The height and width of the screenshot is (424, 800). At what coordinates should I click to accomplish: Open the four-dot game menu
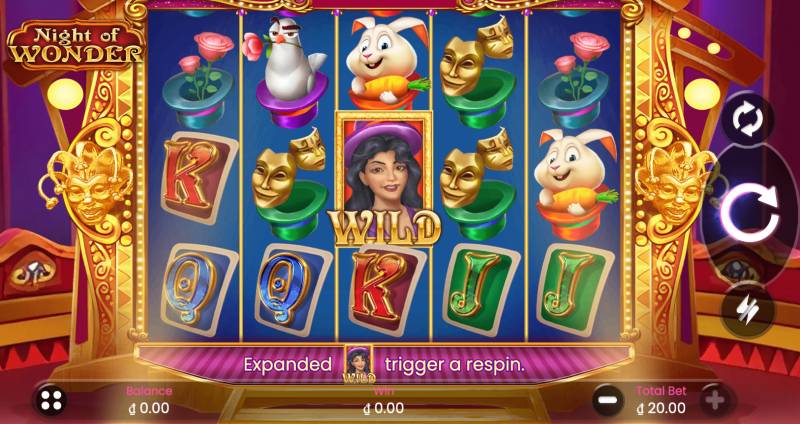tap(52, 401)
